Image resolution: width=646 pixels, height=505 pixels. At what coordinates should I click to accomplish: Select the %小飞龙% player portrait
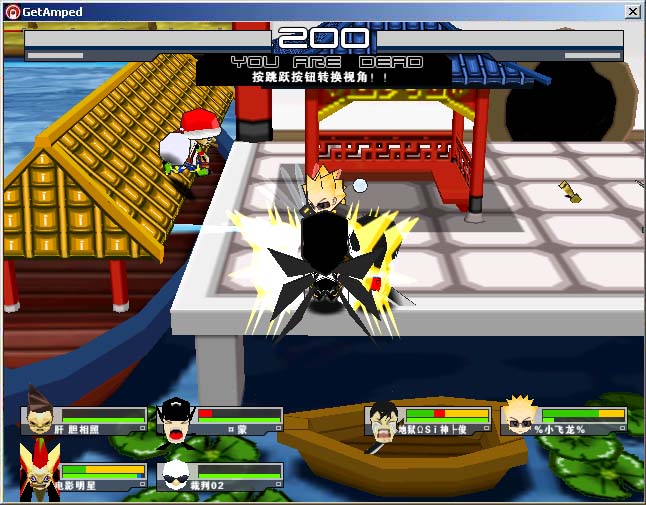tap(519, 417)
